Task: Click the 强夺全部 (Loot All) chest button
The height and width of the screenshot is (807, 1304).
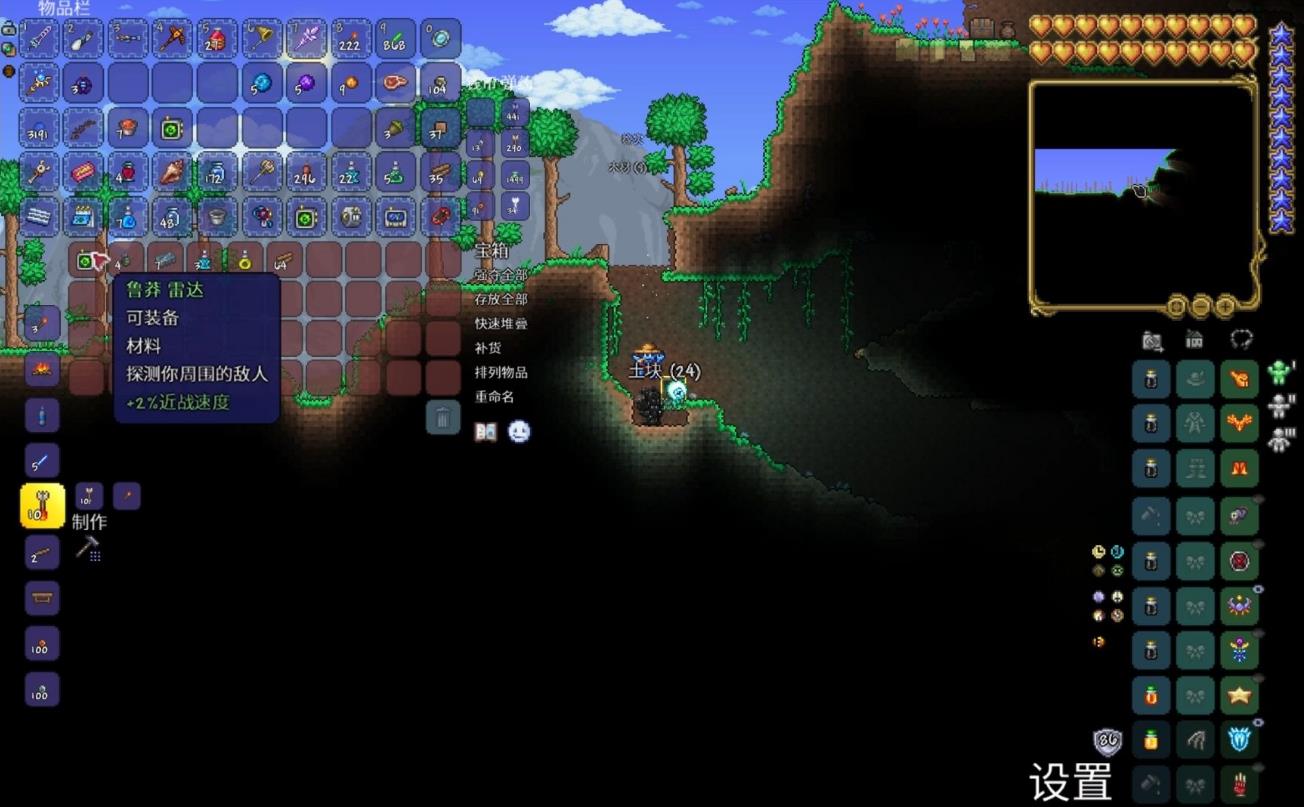Action: [x=501, y=275]
